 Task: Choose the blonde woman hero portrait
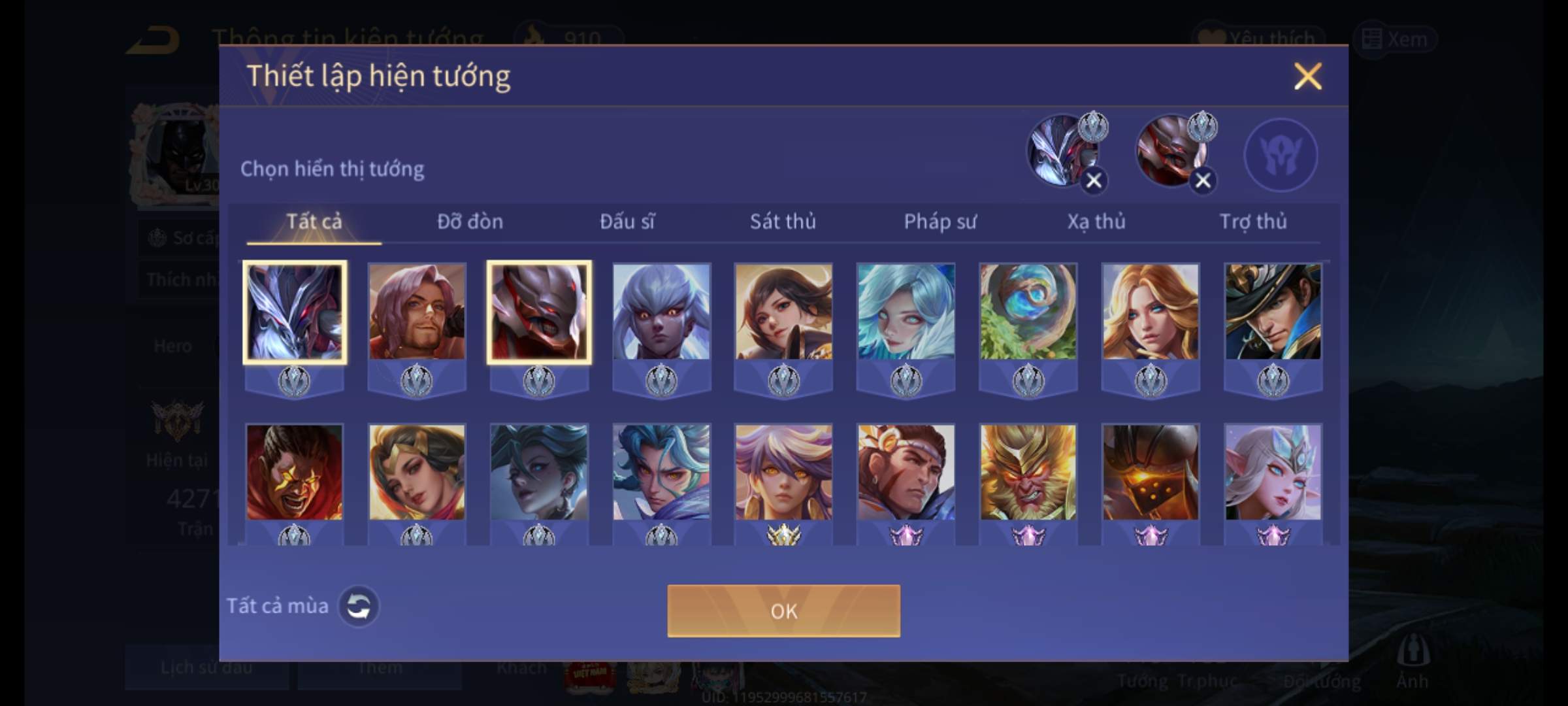1151,312
